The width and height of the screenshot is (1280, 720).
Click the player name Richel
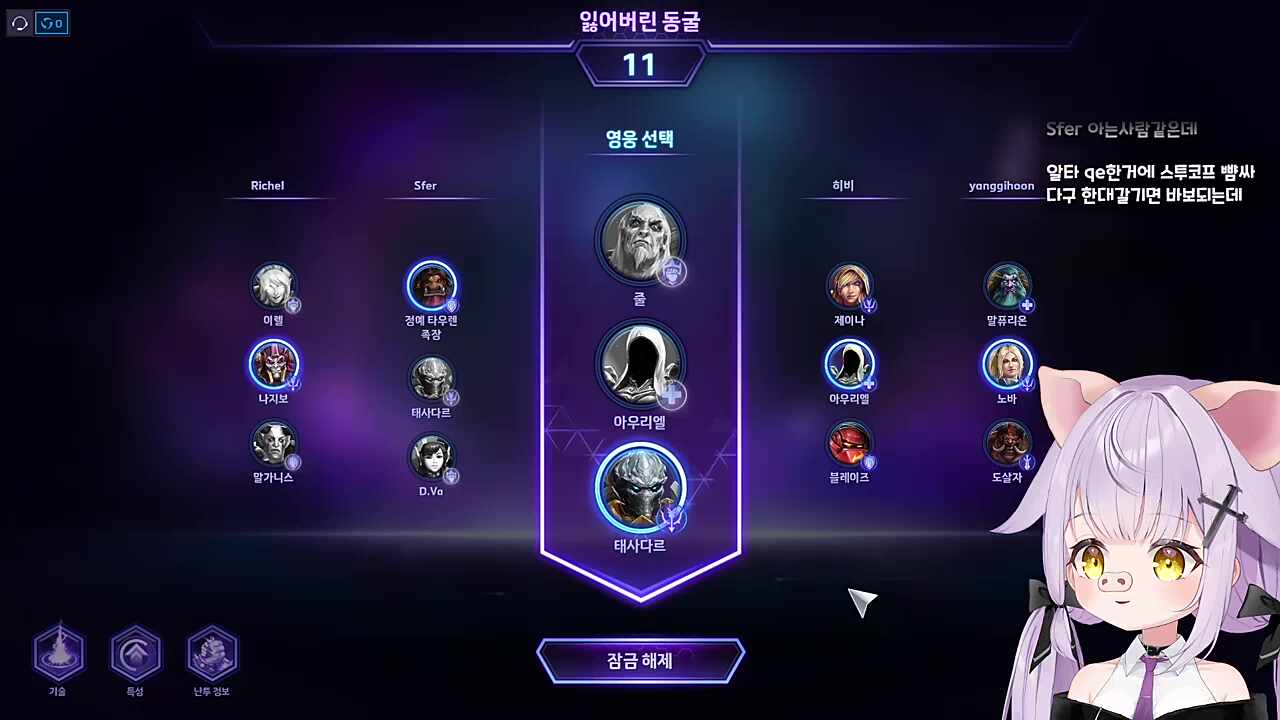tap(267, 185)
